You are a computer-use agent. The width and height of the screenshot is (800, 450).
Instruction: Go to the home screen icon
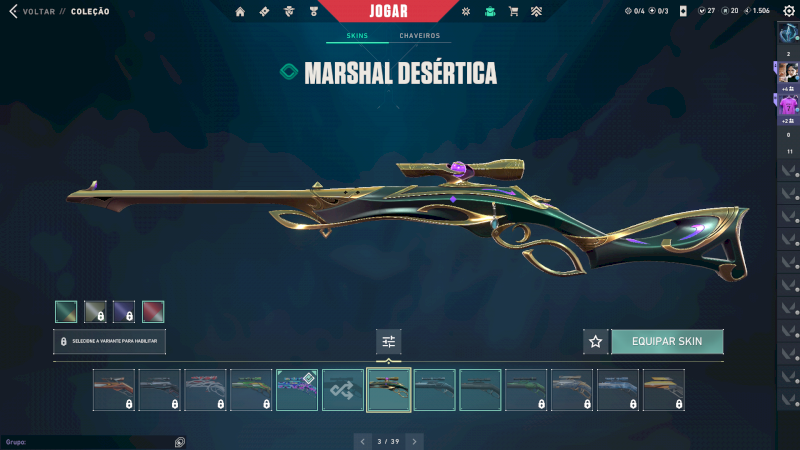[x=240, y=11]
